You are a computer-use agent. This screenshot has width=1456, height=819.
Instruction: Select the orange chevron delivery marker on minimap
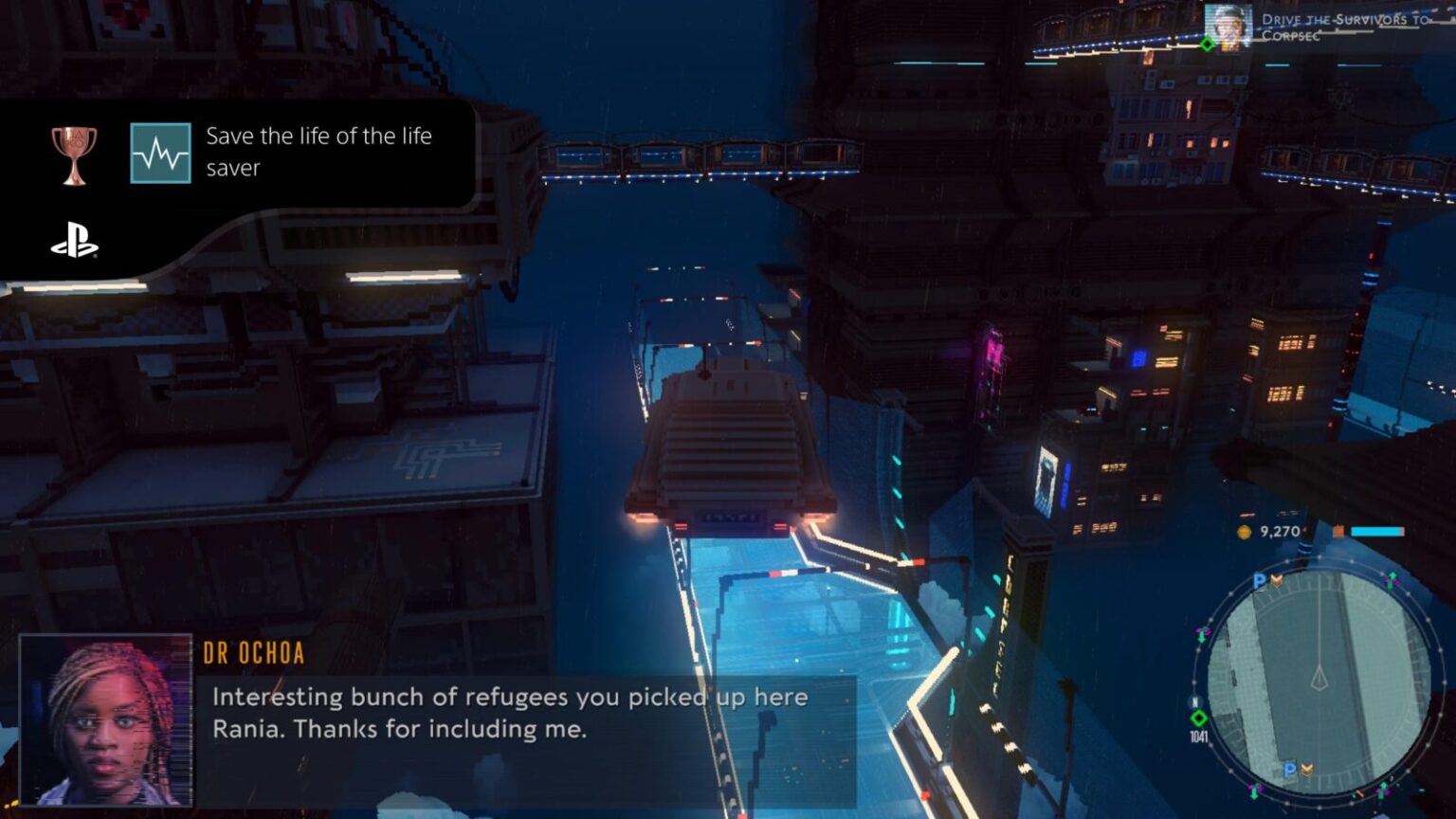(1277, 582)
